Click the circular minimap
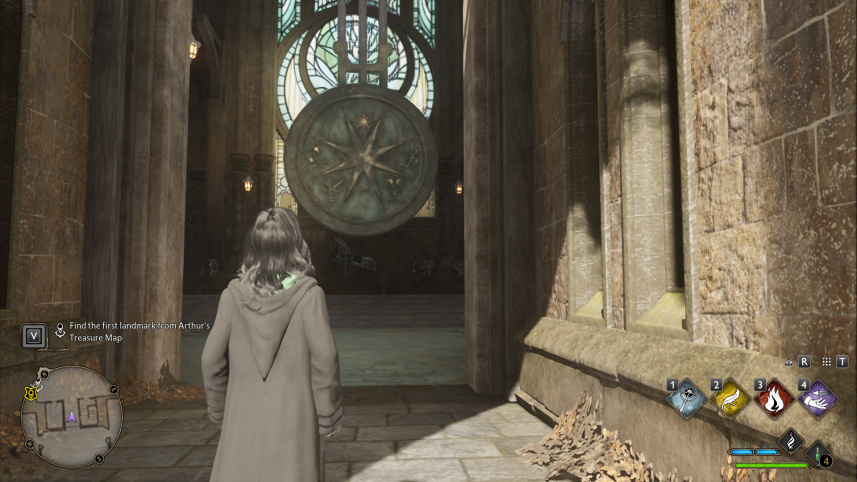The height and width of the screenshot is (482, 857). point(71,416)
